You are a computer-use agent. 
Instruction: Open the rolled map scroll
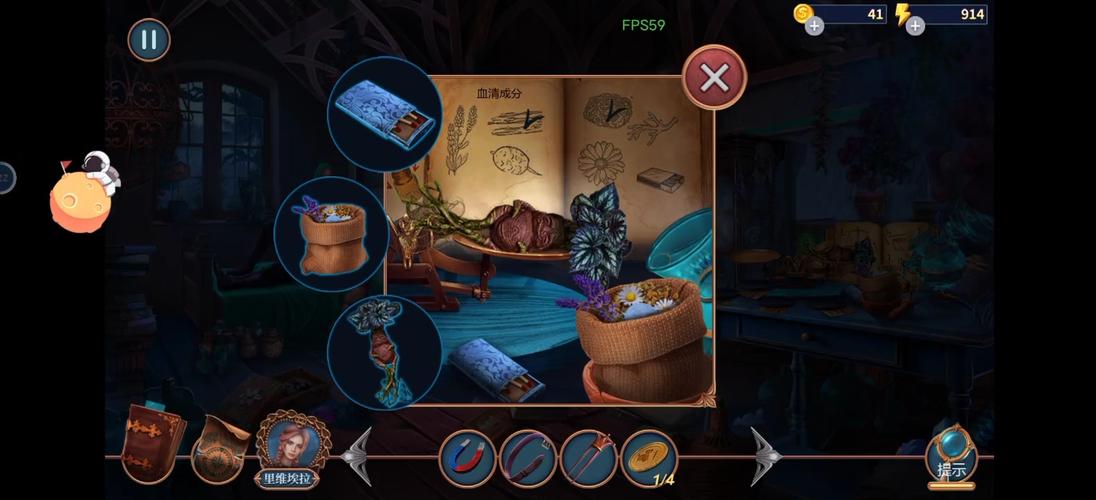tap(219, 448)
